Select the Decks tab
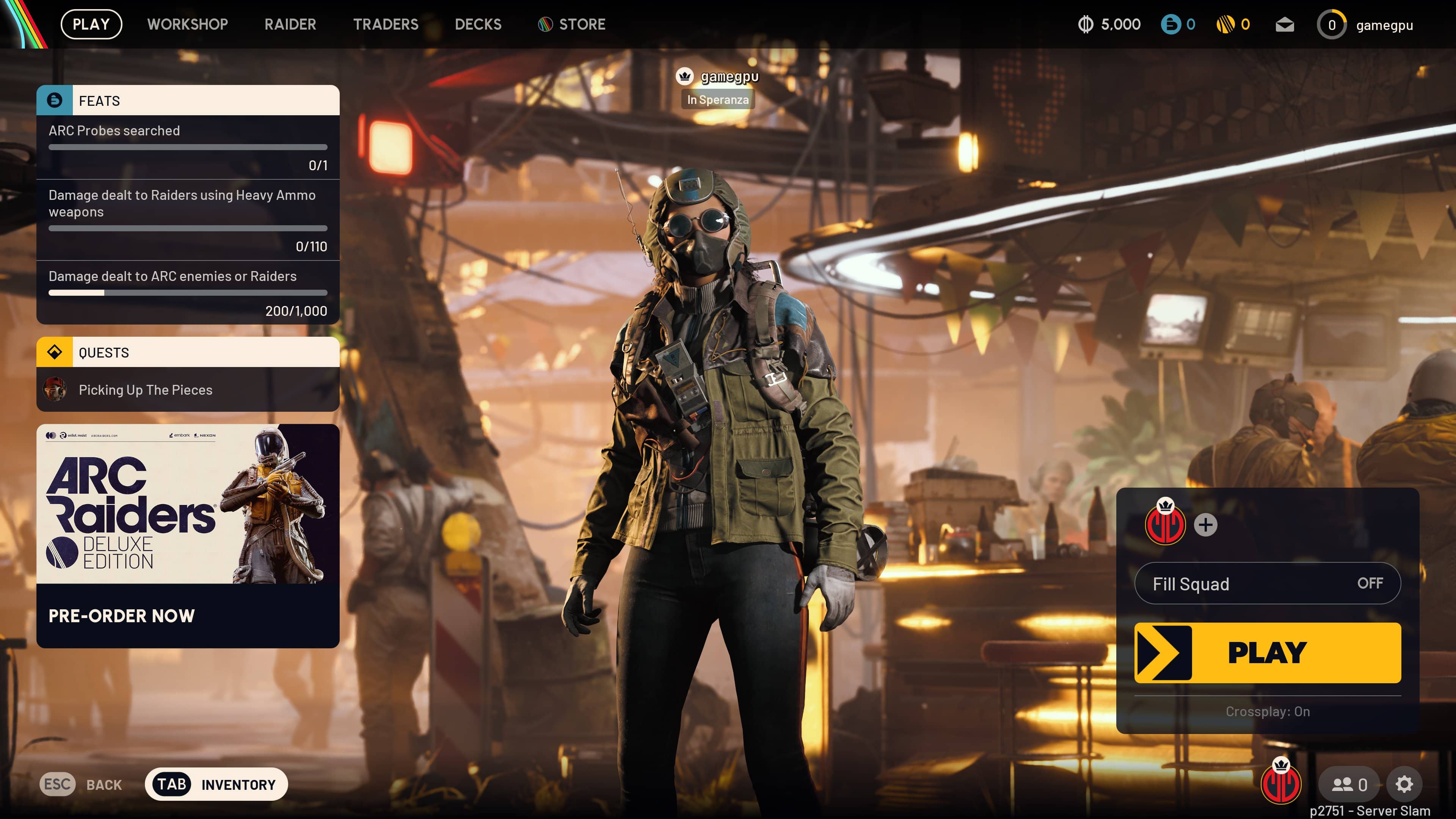 478,24
